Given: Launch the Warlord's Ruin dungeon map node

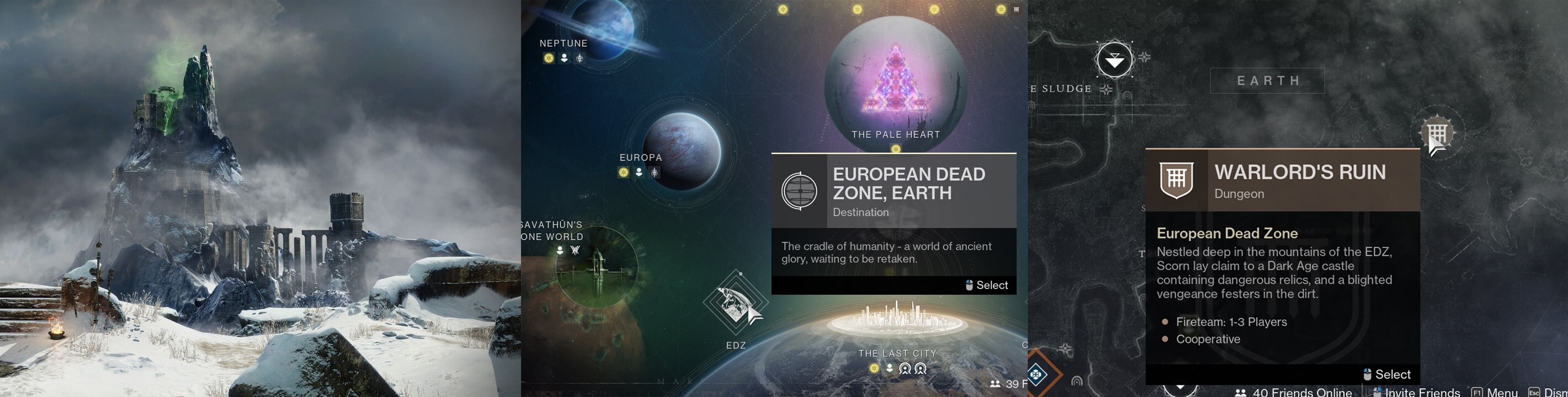Looking at the screenshot, I should point(1437,132).
